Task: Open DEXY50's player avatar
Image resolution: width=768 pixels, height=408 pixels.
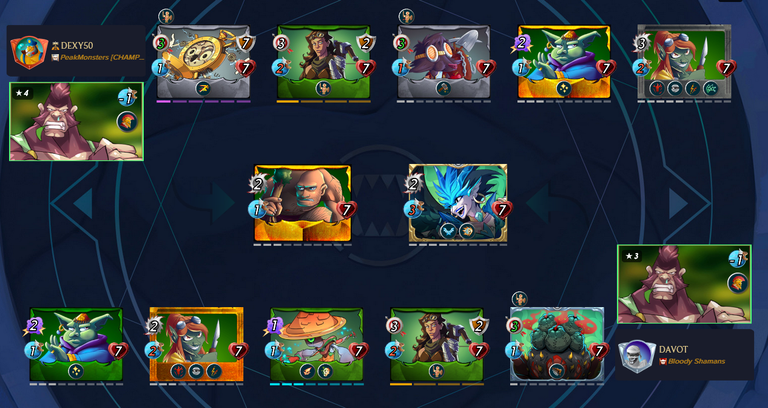Action: 27,51
